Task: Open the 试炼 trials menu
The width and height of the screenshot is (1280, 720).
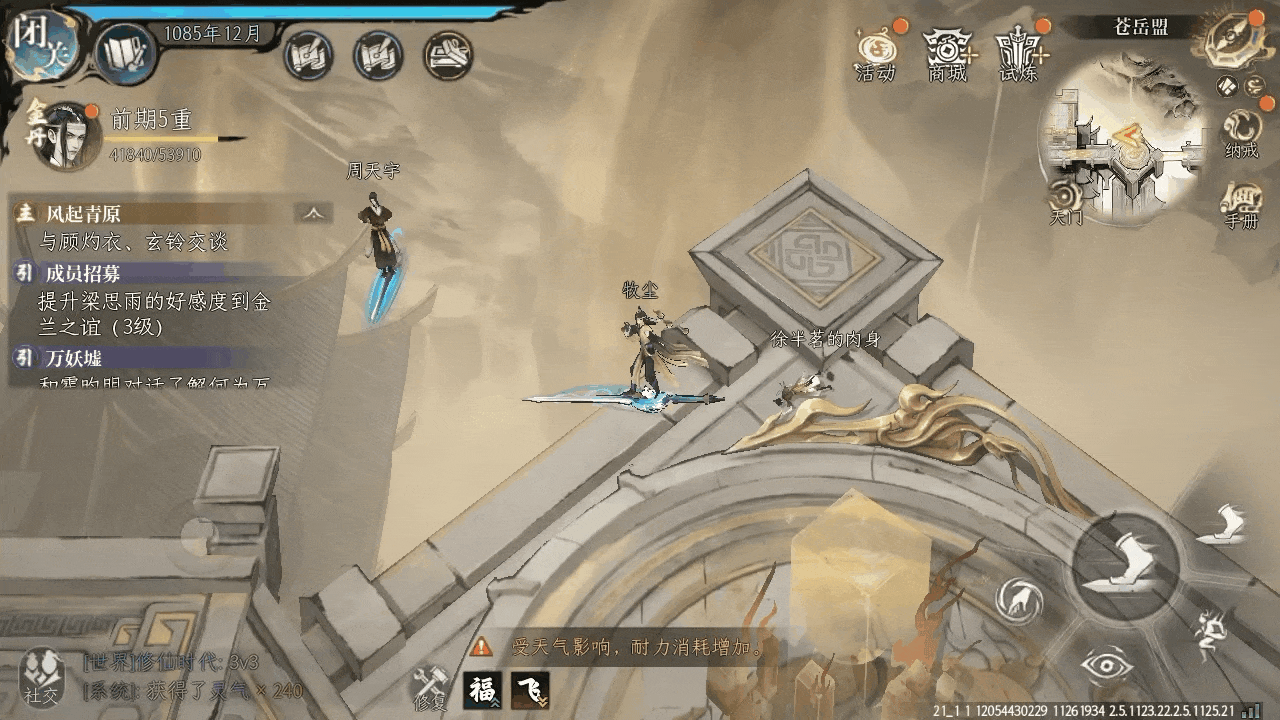Action: 1018,52
